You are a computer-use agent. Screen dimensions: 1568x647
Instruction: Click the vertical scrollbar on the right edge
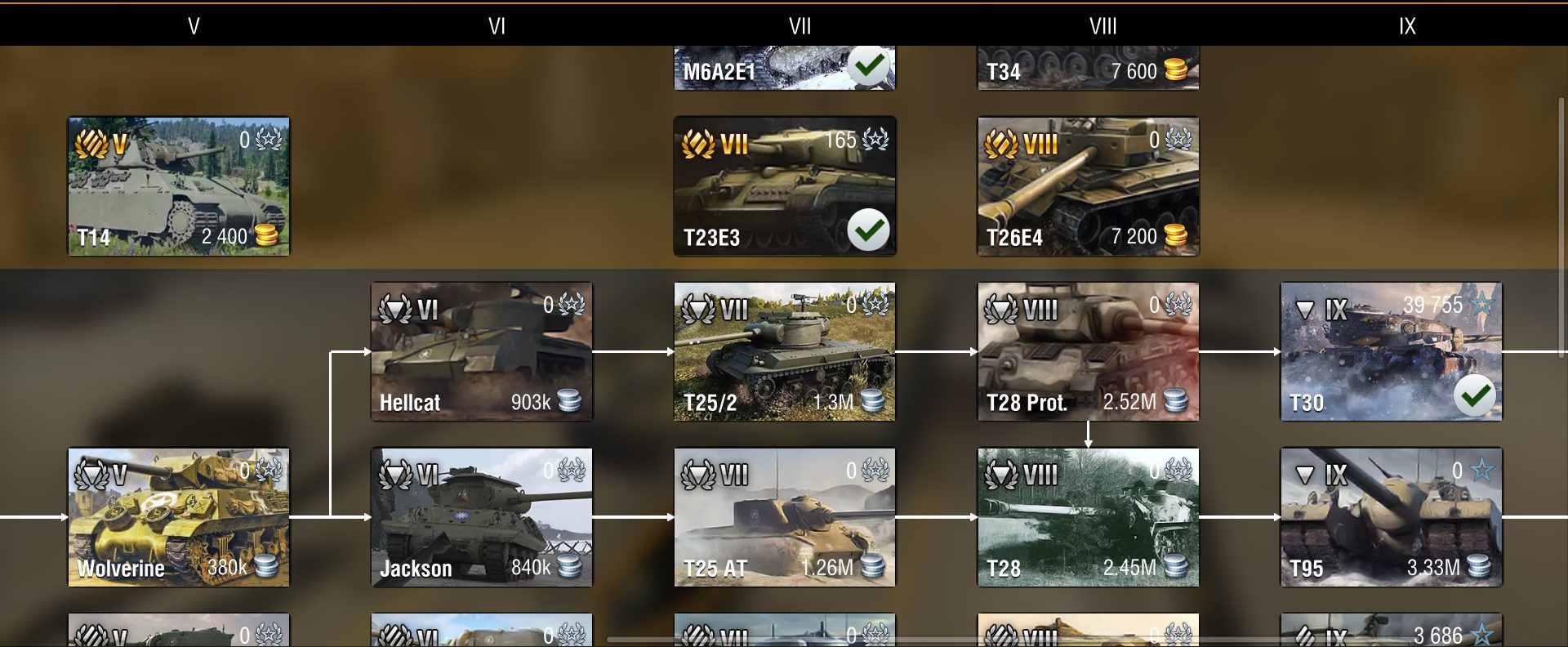1561,229
